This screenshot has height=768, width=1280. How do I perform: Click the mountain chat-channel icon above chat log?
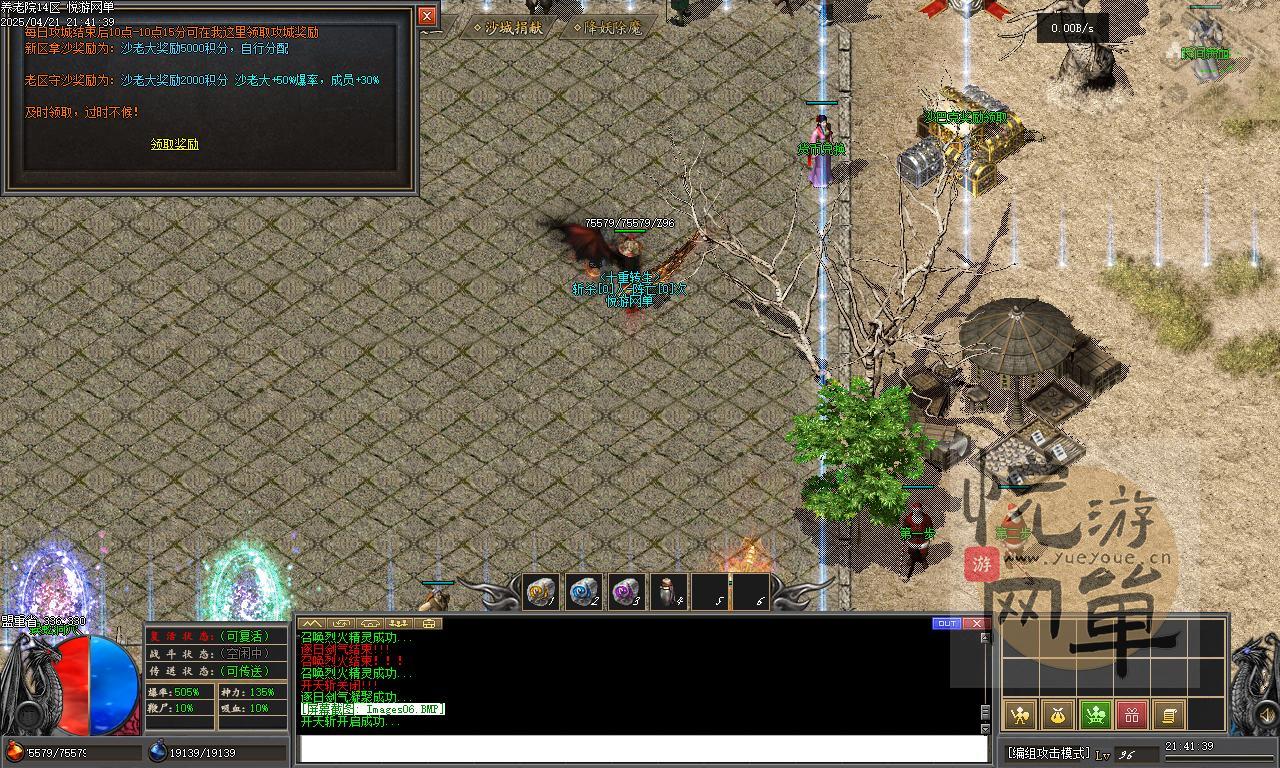point(313,623)
